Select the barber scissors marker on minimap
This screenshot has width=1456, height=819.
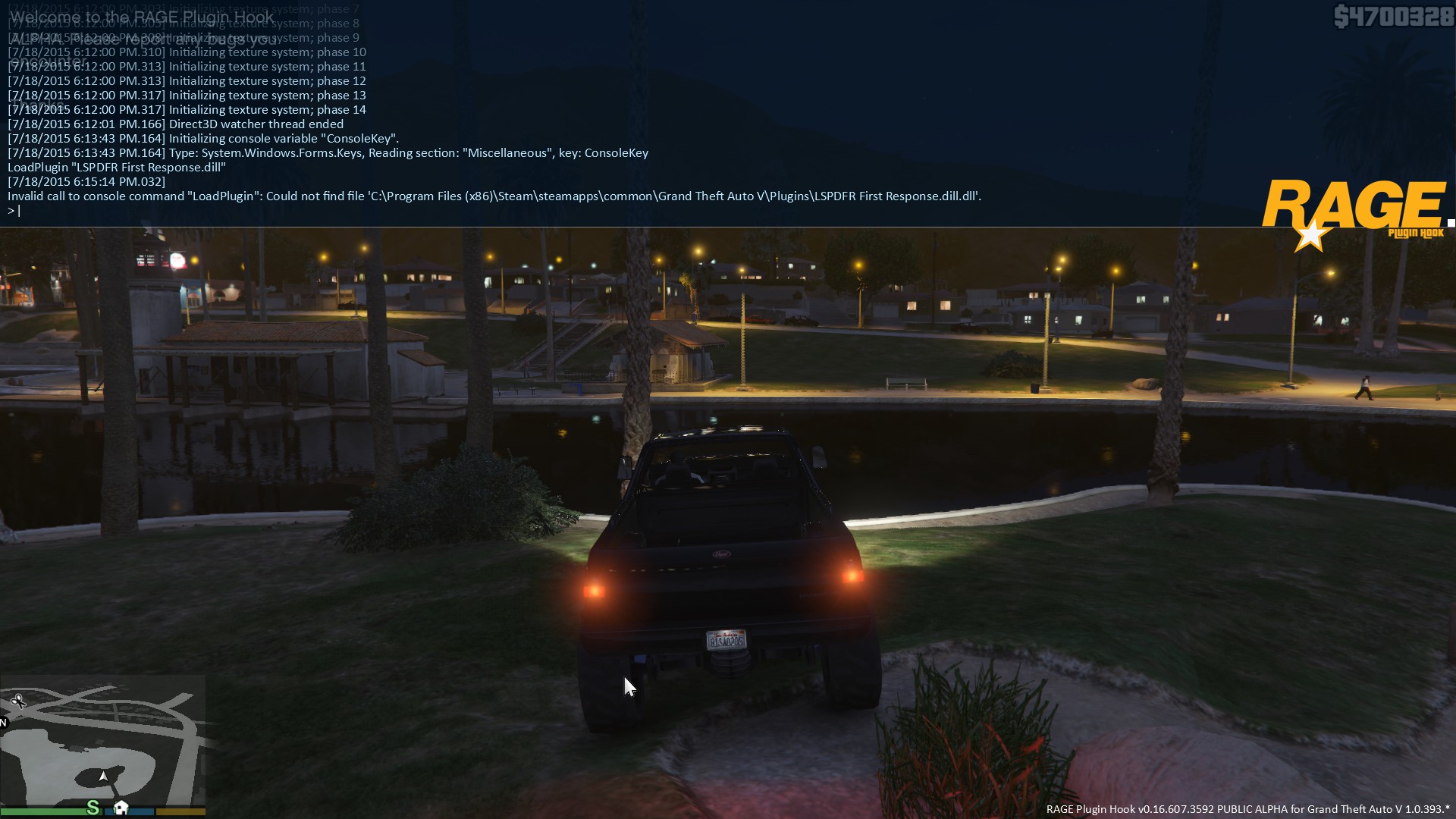pyautogui.click(x=19, y=701)
